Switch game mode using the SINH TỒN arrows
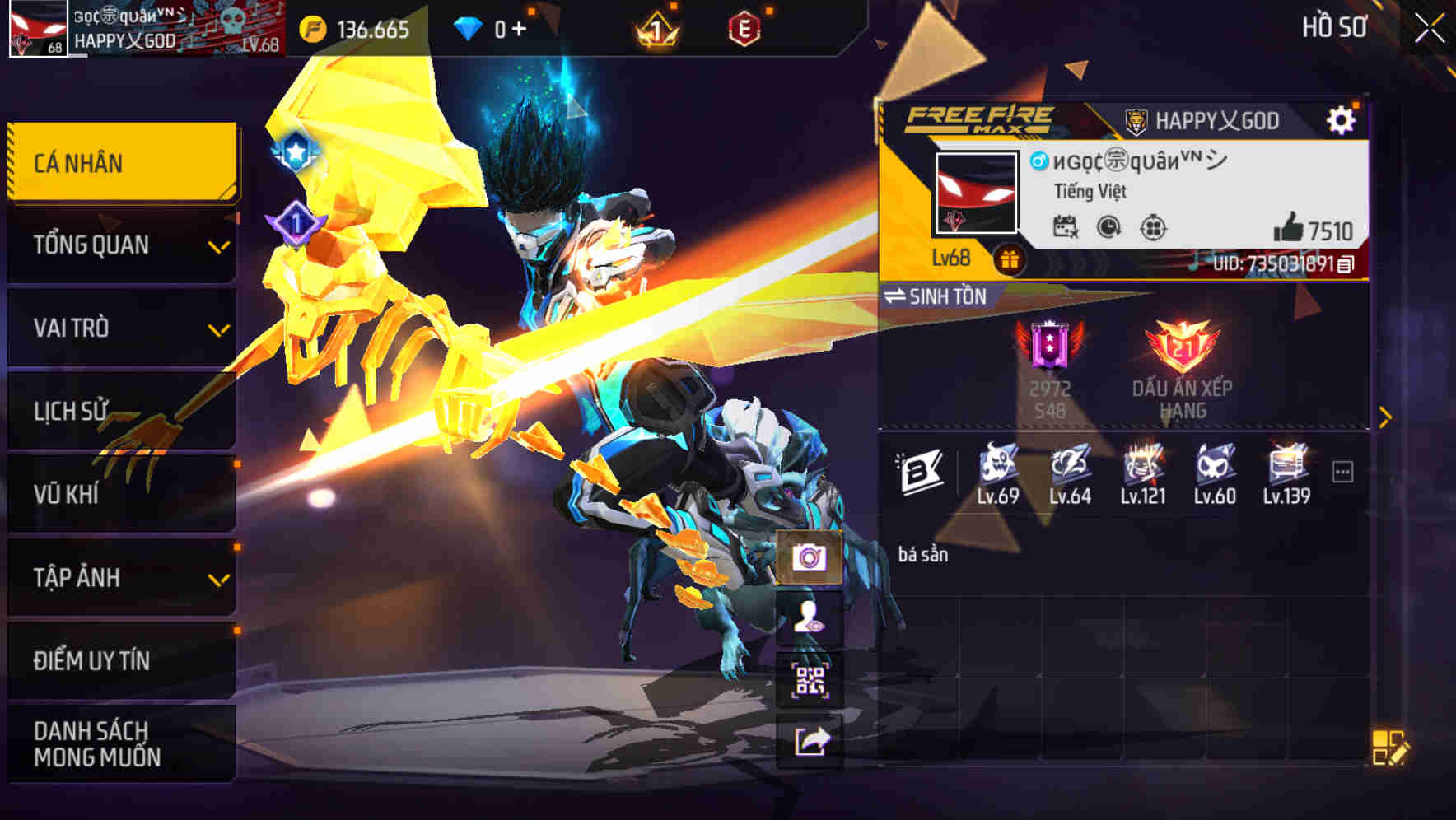Screen dimensions: 1456x820 [898, 297]
